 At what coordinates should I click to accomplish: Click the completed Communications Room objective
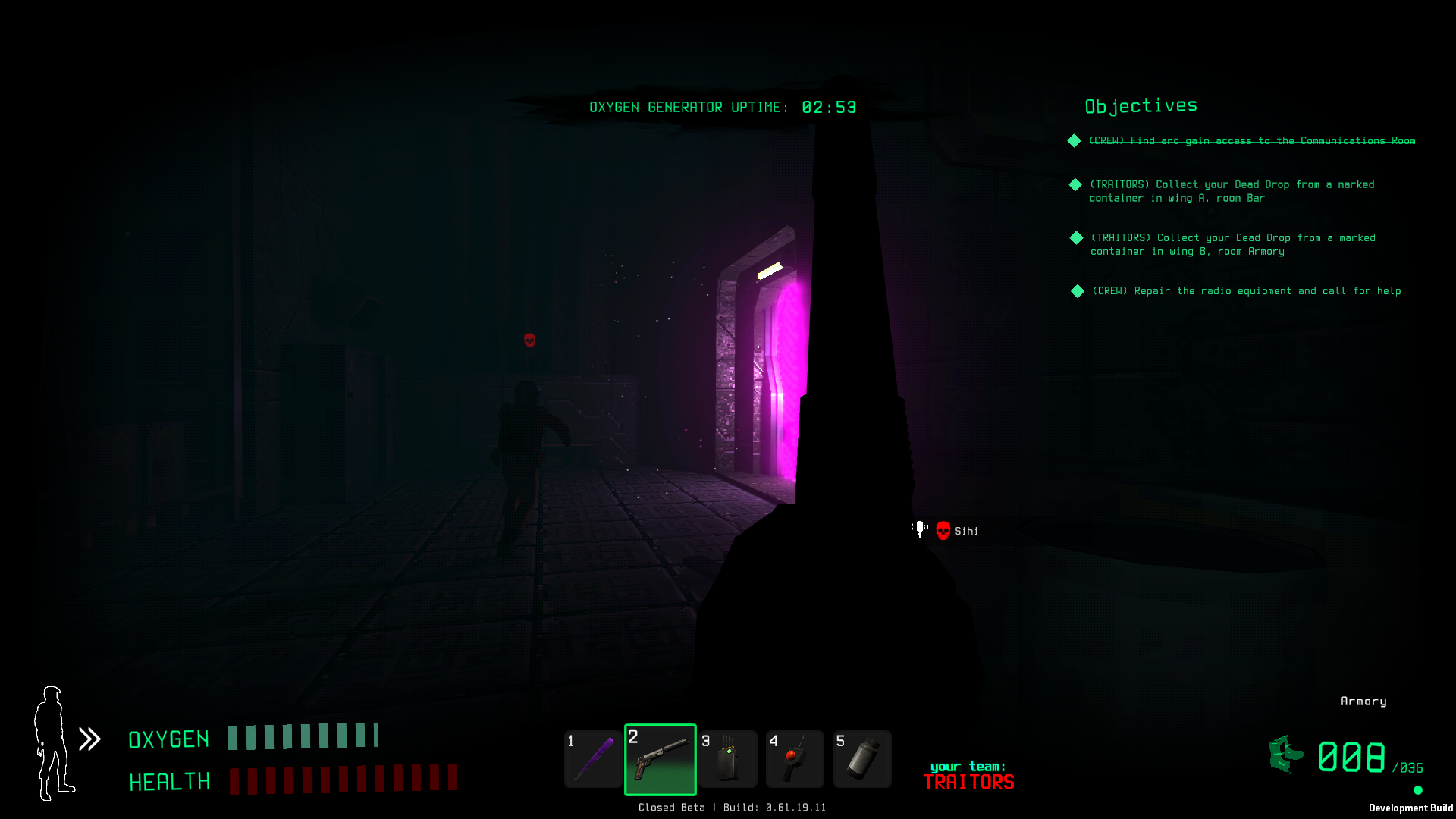pos(1251,141)
